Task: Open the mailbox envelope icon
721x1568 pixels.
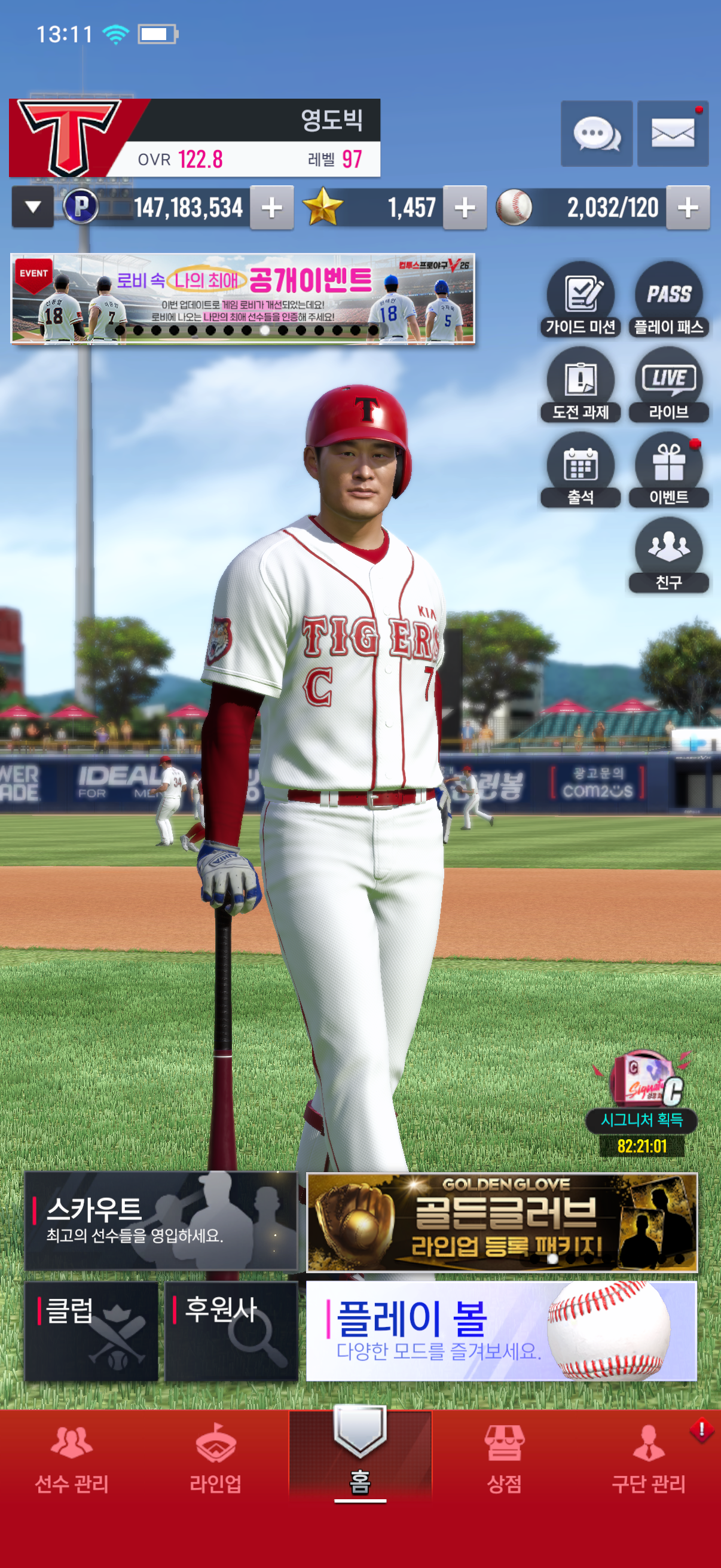Action: [673, 133]
